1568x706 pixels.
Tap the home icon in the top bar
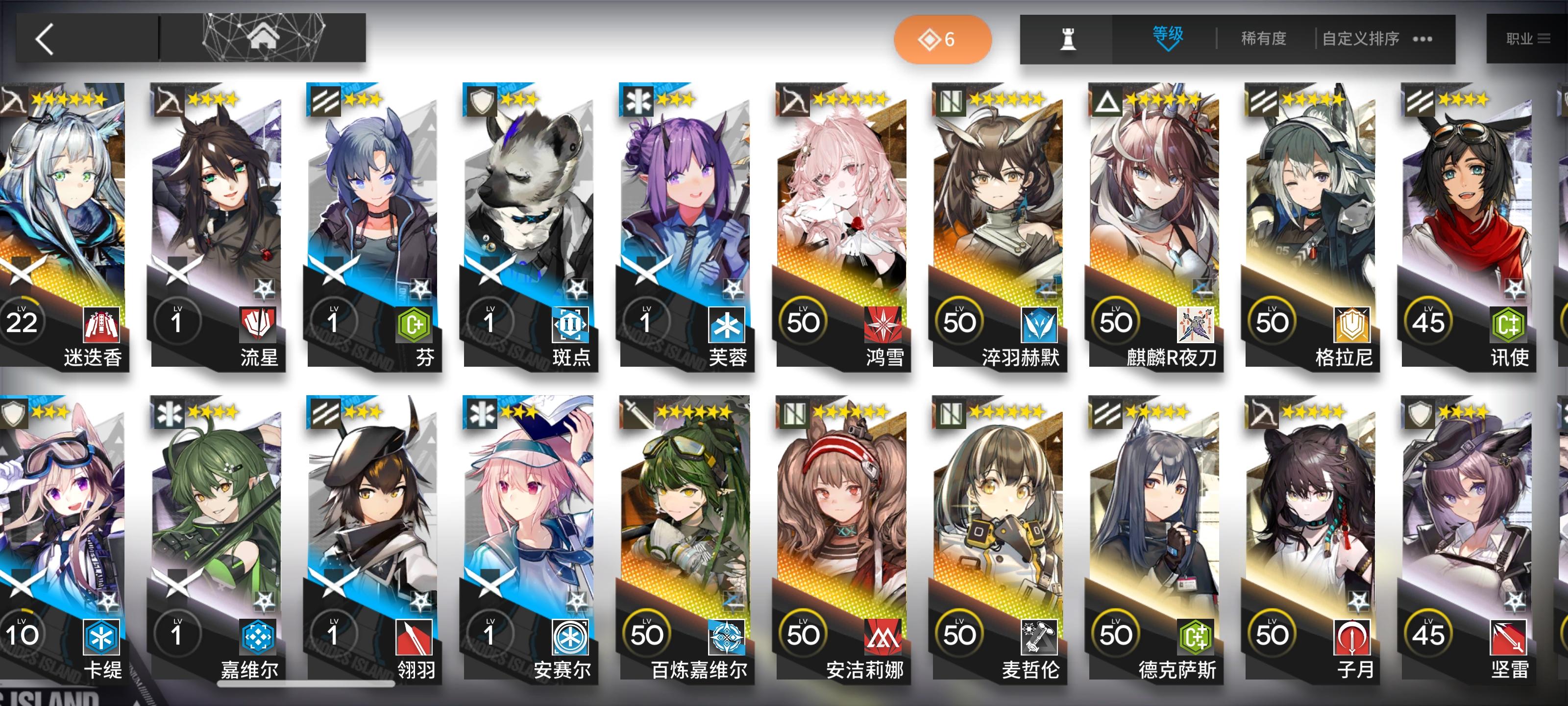[x=264, y=38]
